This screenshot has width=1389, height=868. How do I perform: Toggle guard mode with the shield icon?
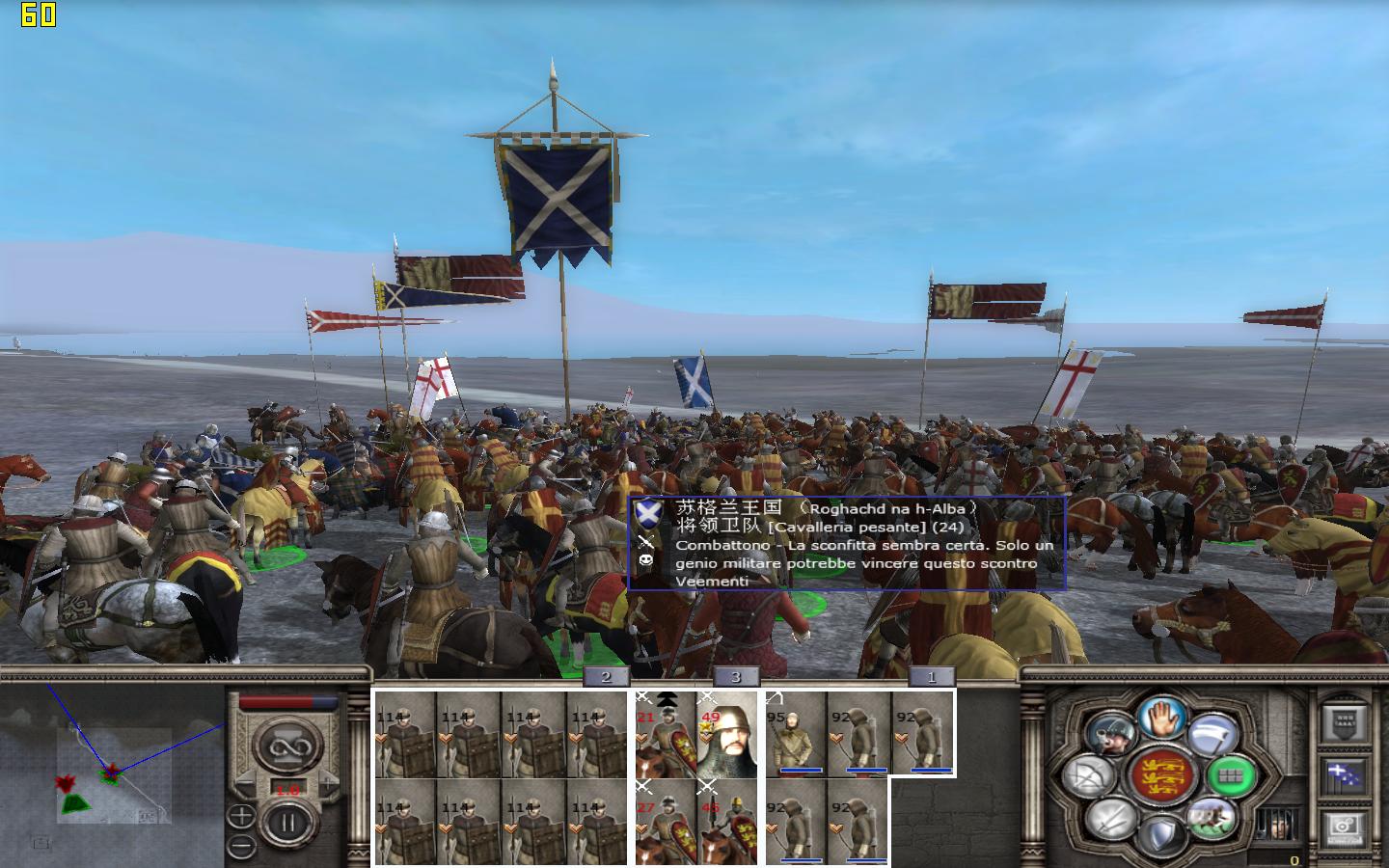point(1164,832)
